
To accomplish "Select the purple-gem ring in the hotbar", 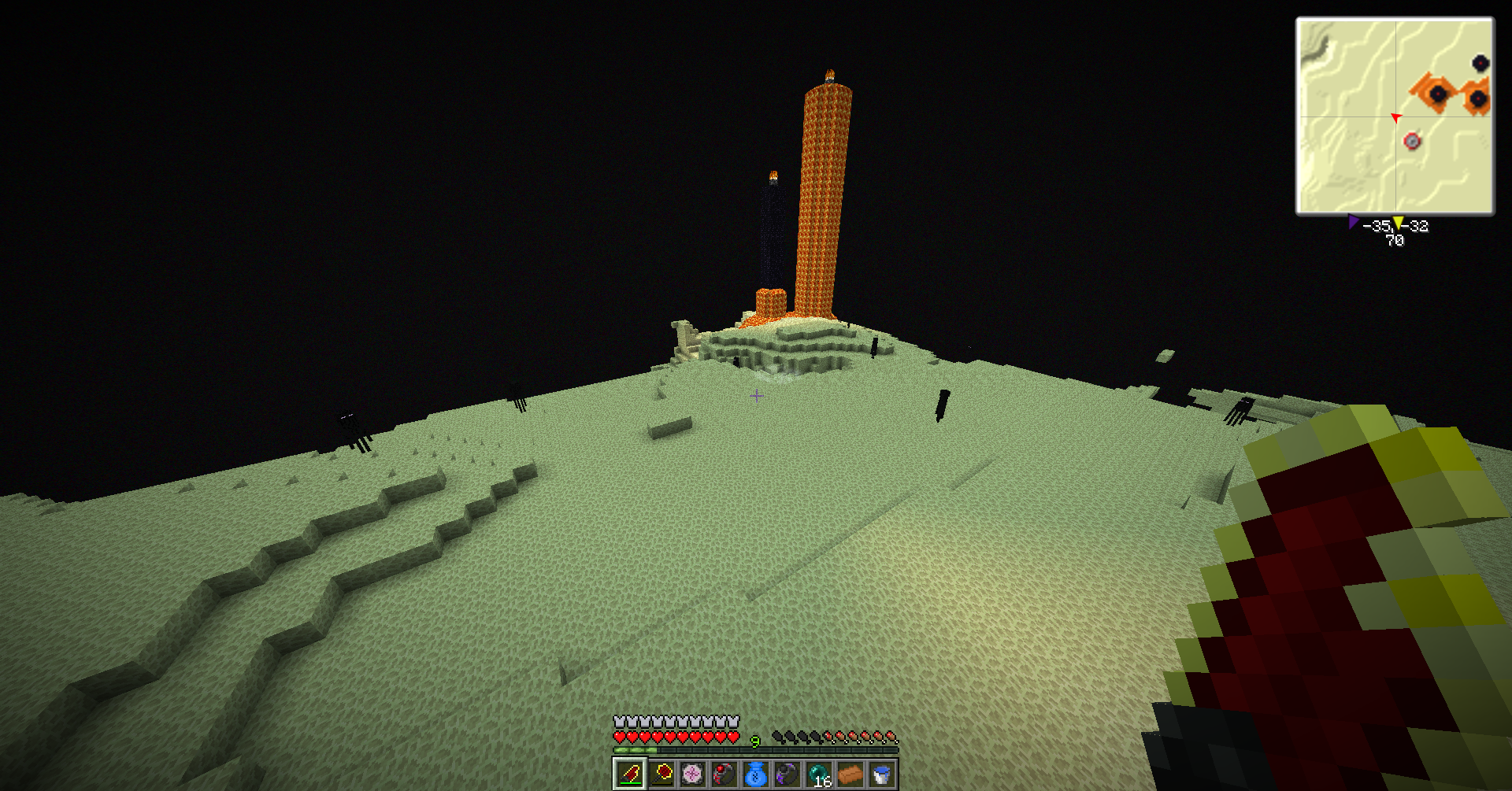I will (787, 774).
